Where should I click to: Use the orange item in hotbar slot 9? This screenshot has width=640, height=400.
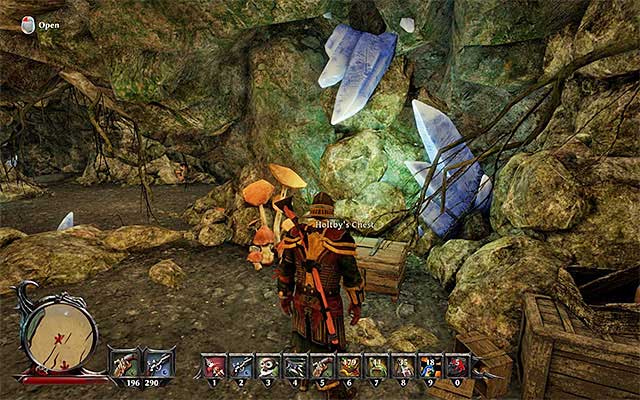431,366
